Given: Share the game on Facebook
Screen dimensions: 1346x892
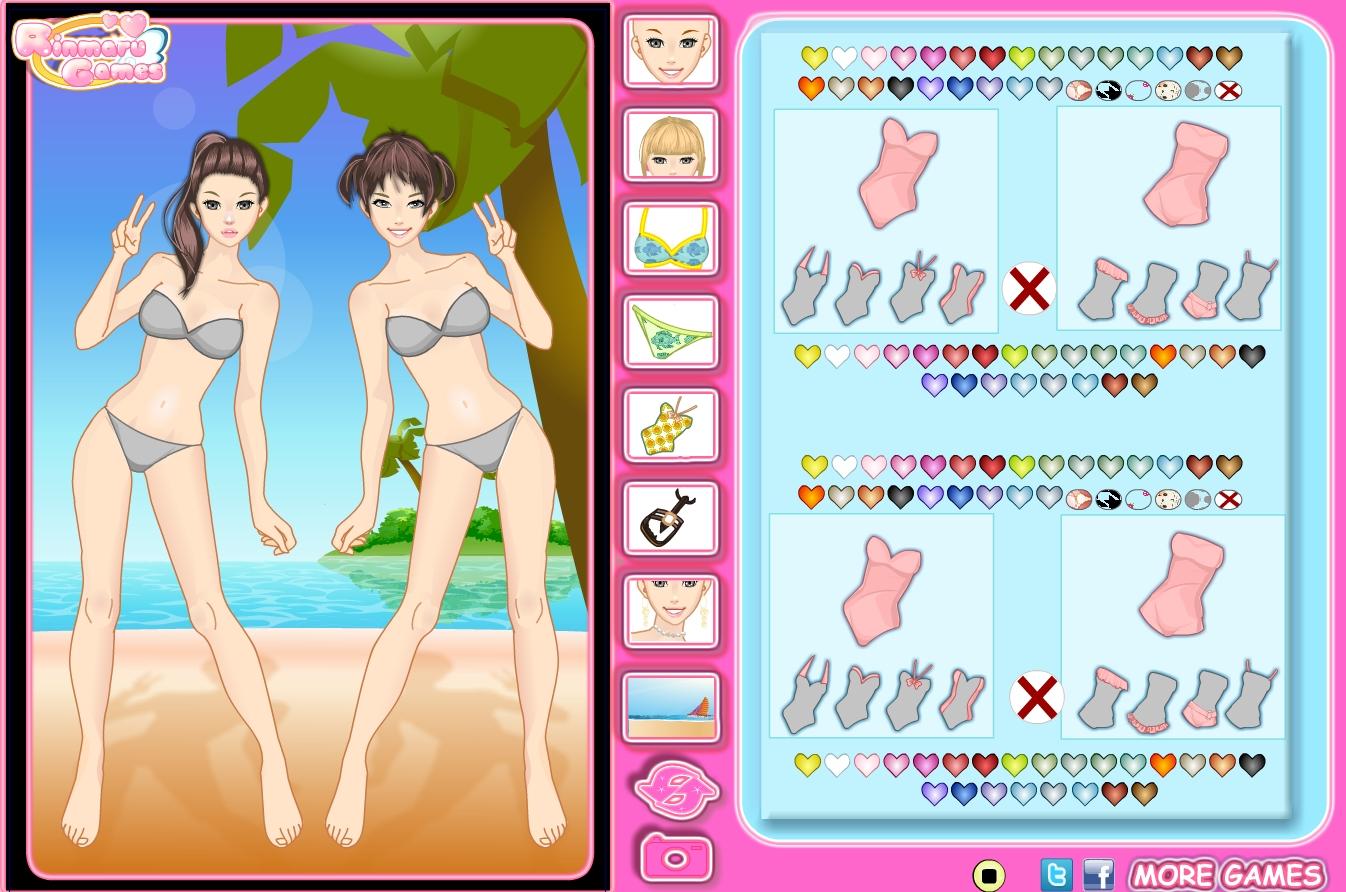Looking at the screenshot, I should pyautogui.click(x=1098, y=875).
